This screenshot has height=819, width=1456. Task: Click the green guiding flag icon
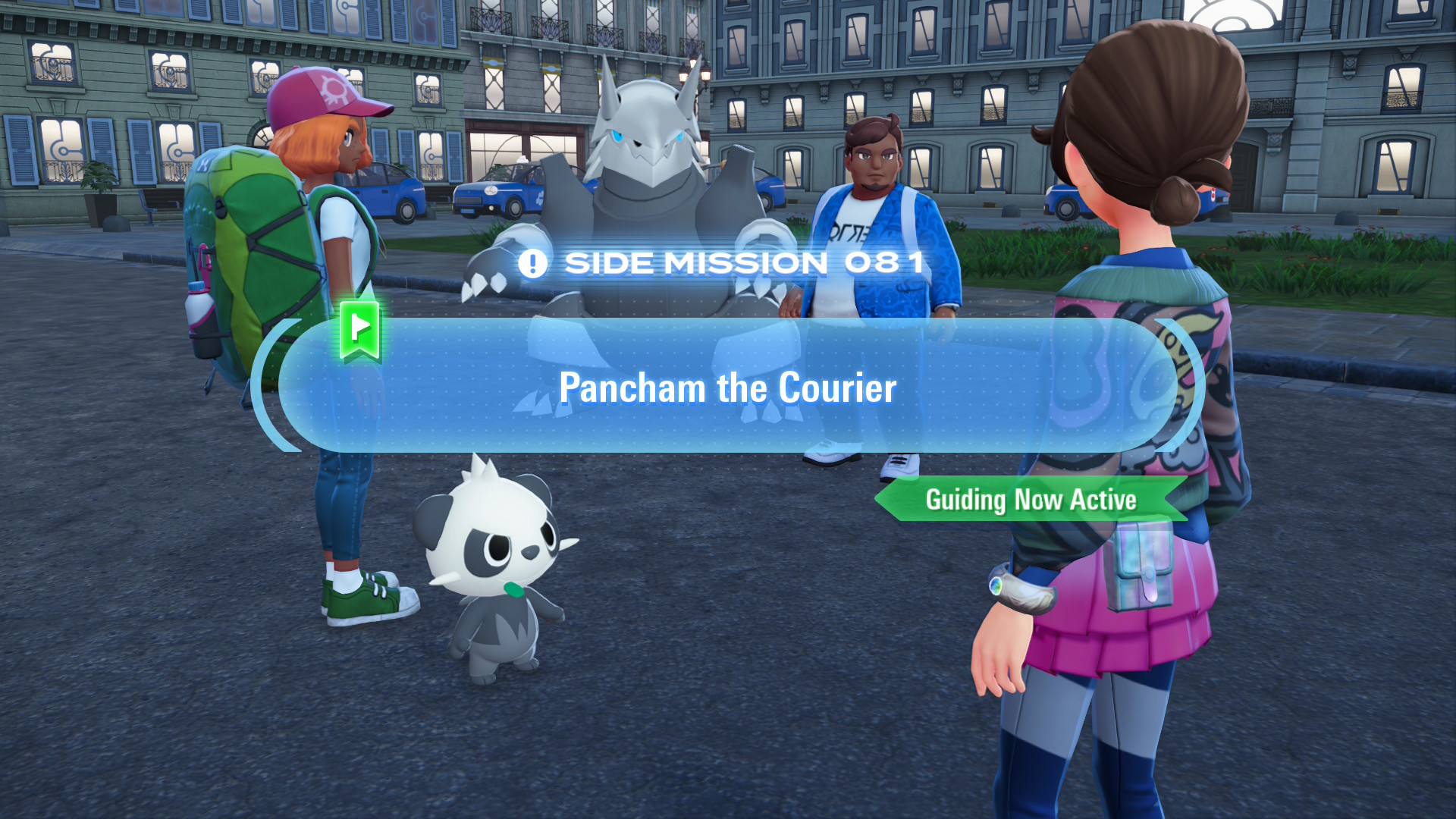click(359, 330)
